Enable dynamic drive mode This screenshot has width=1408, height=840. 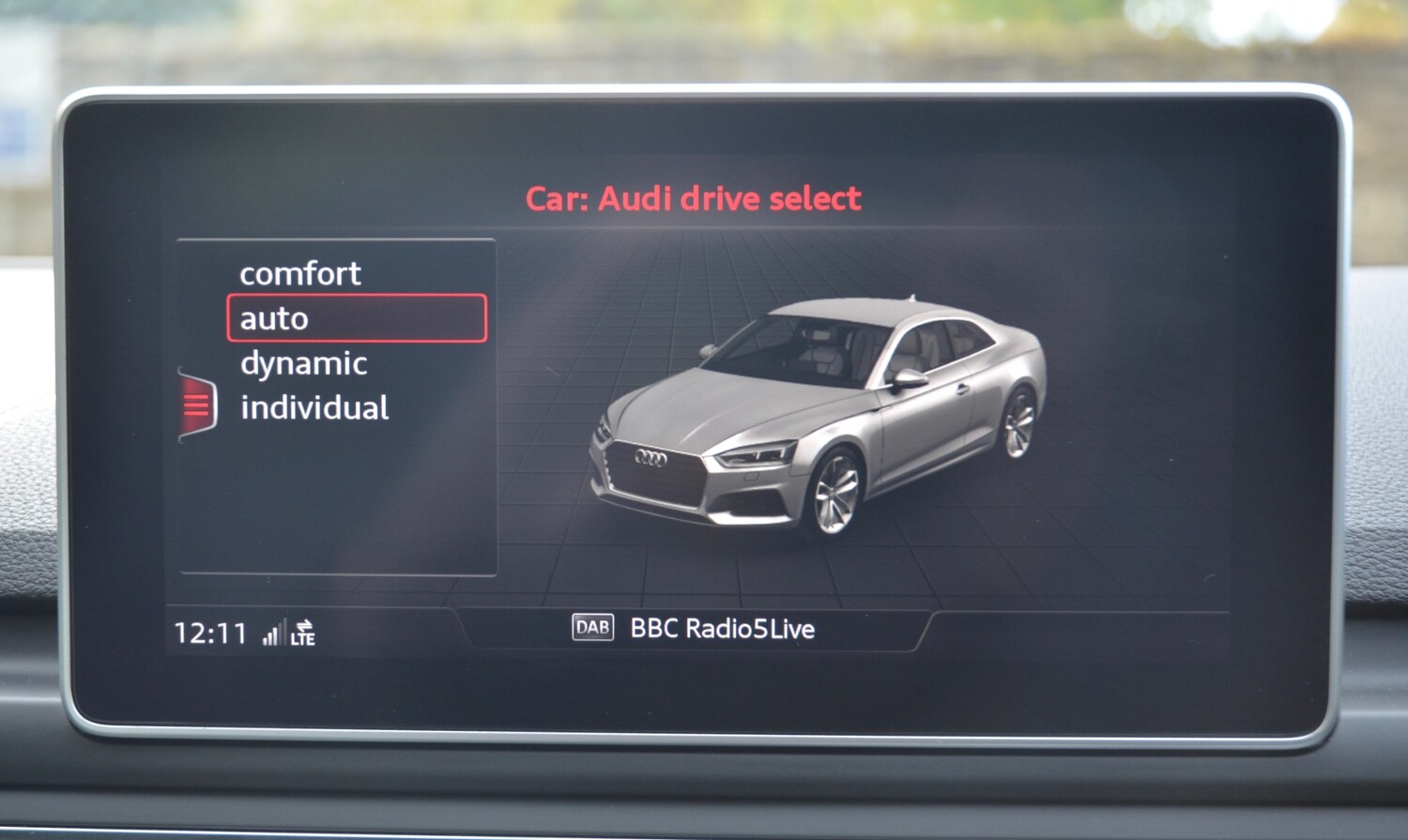click(303, 363)
